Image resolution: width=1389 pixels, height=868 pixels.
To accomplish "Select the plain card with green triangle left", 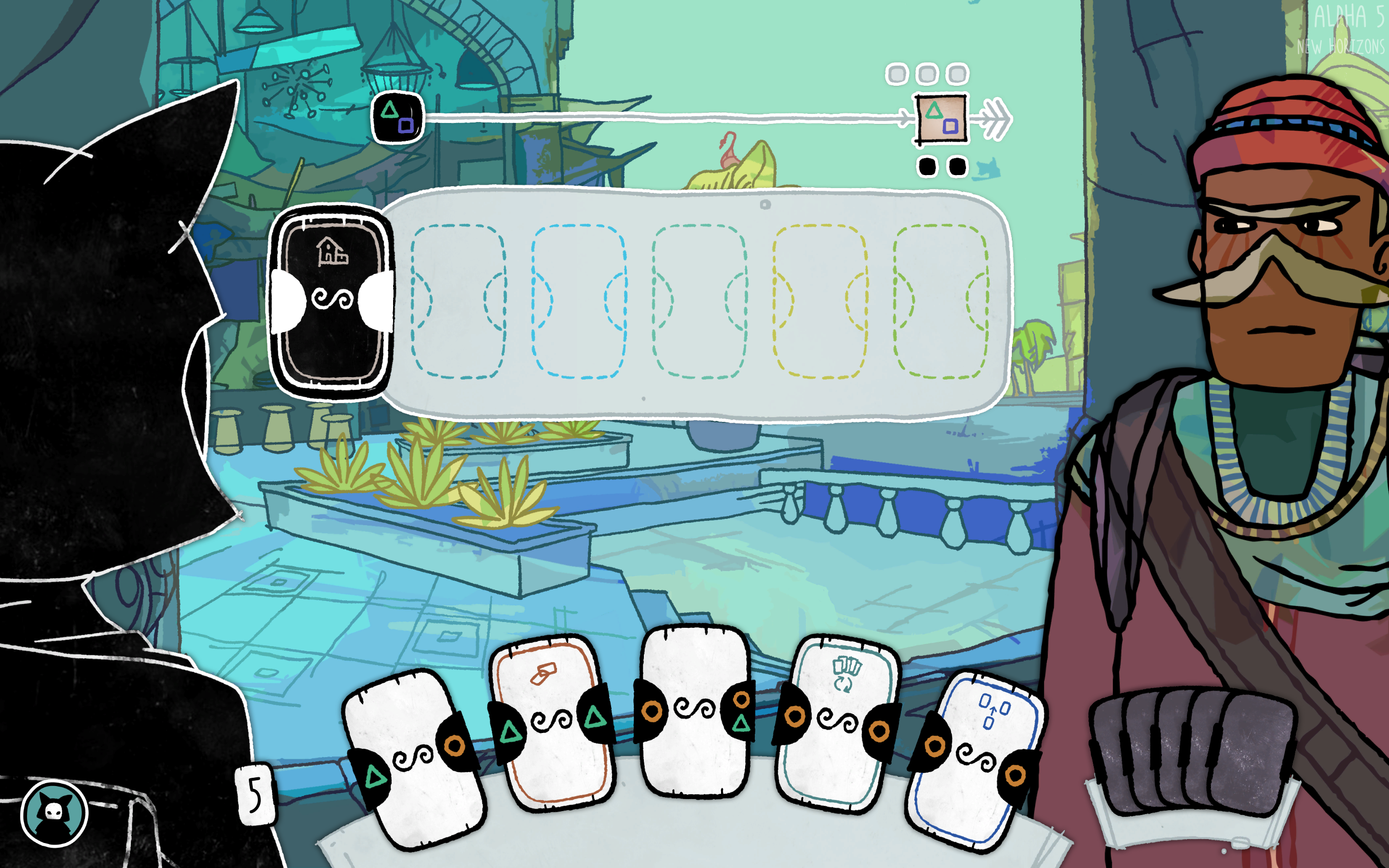I will pyautogui.click(x=414, y=758).
